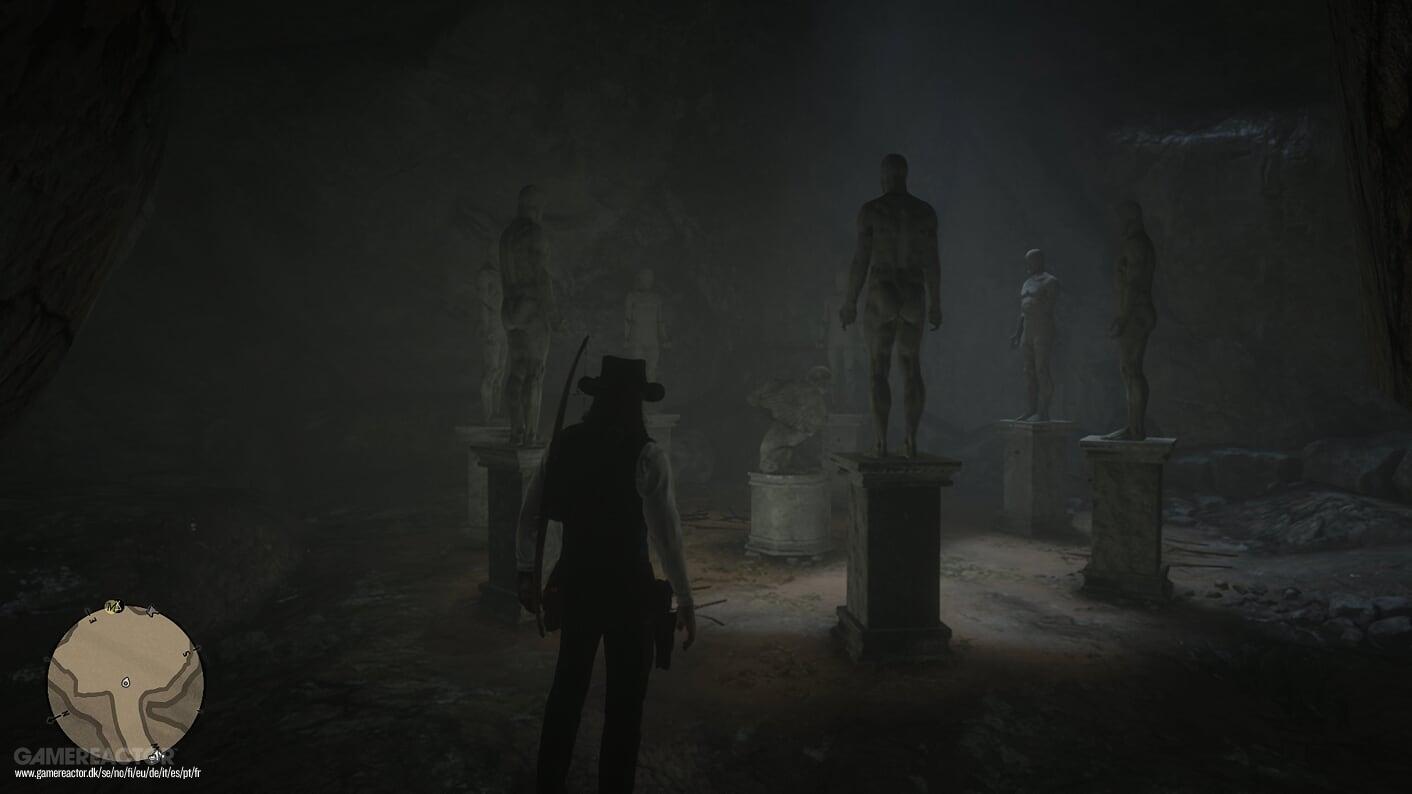Click the S compass letter on the minimap
1412x794 pixels.
[186, 651]
